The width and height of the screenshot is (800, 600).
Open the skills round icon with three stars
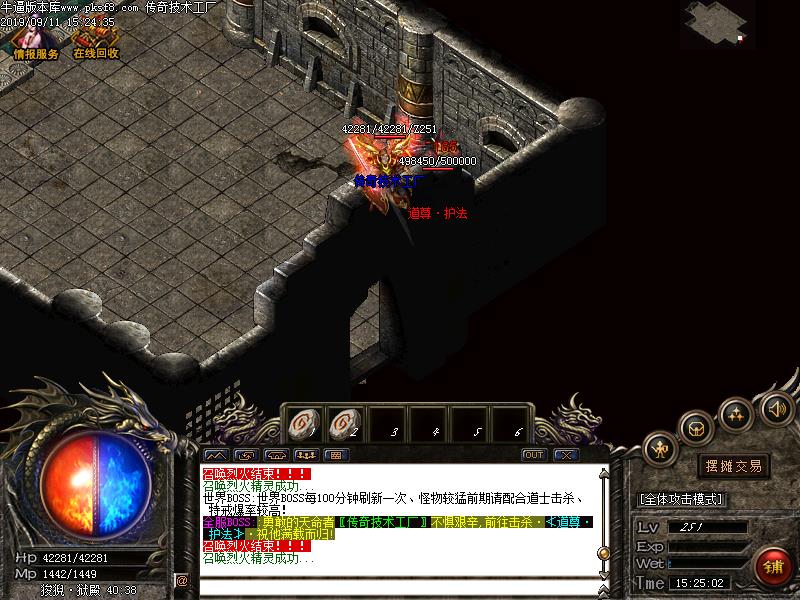click(x=736, y=413)
